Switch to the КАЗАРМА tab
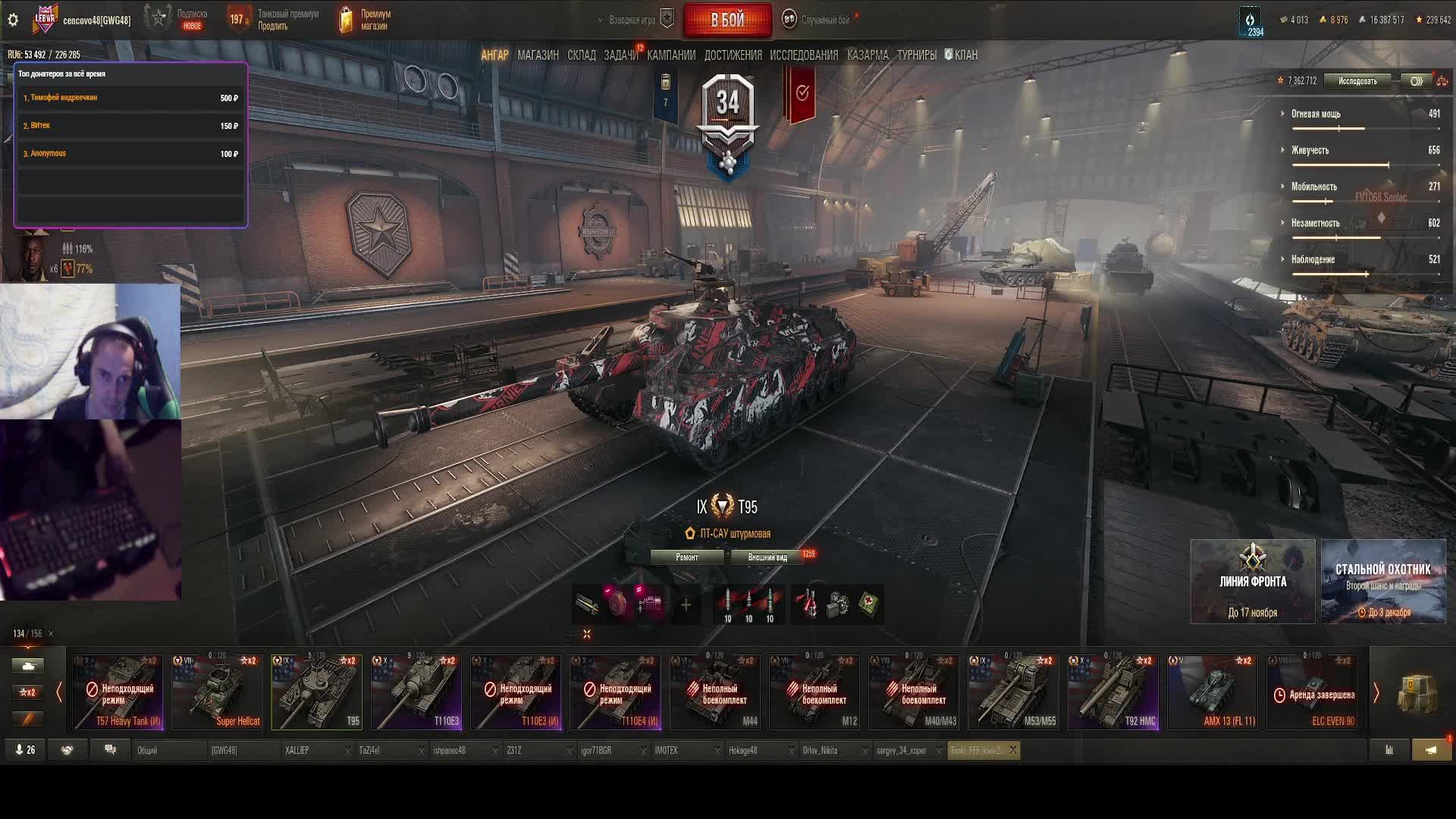1456x819 pixels. [868, 55]
